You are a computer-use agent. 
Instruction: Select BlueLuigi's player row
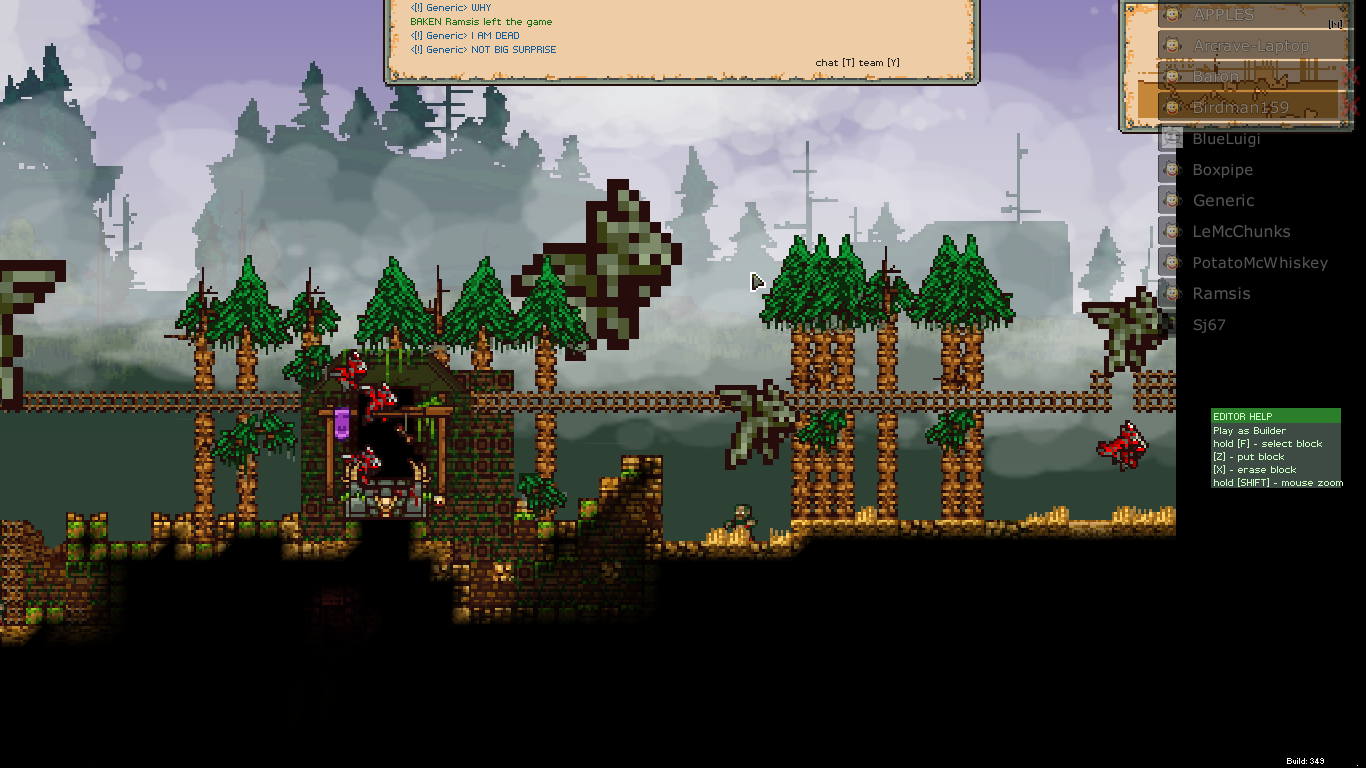pyautogui.click(x=1226, y=139)
